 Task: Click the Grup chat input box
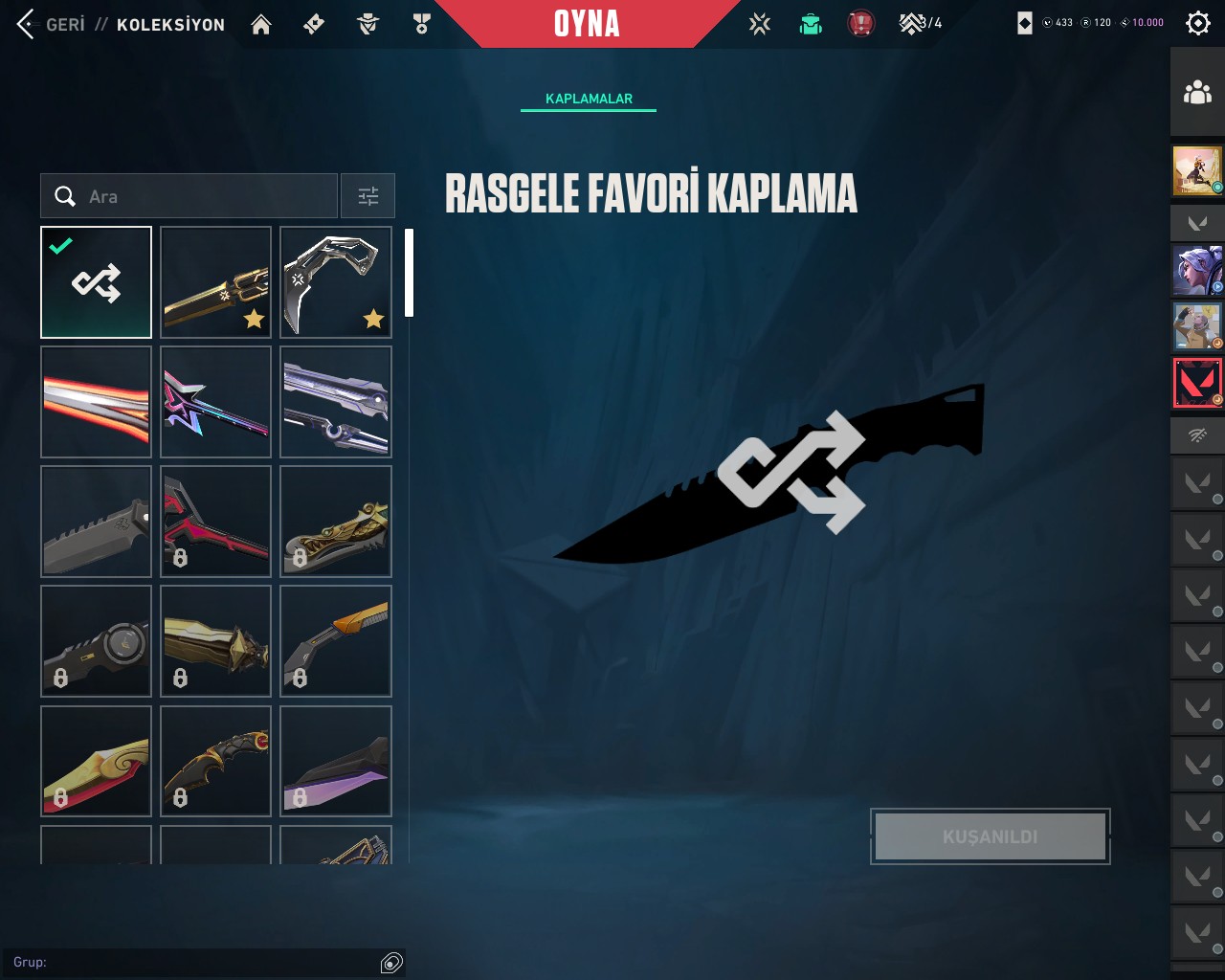coord(191,962)
